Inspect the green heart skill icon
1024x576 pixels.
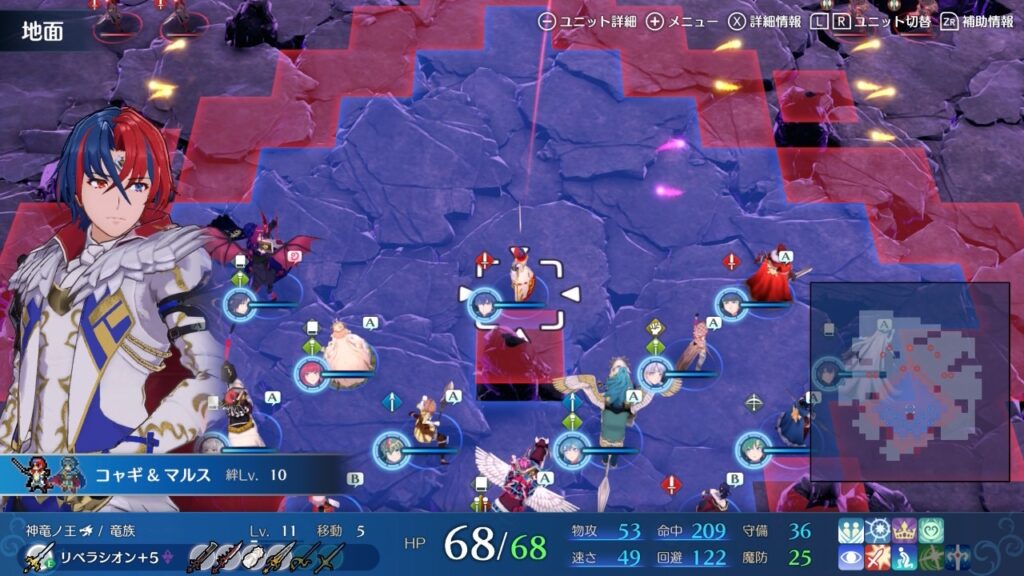coord(930,531)
